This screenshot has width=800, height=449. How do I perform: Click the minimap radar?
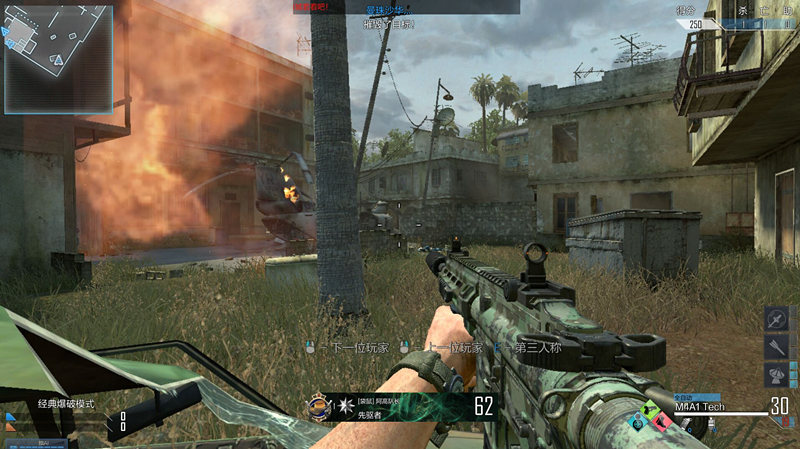point(58,57)
